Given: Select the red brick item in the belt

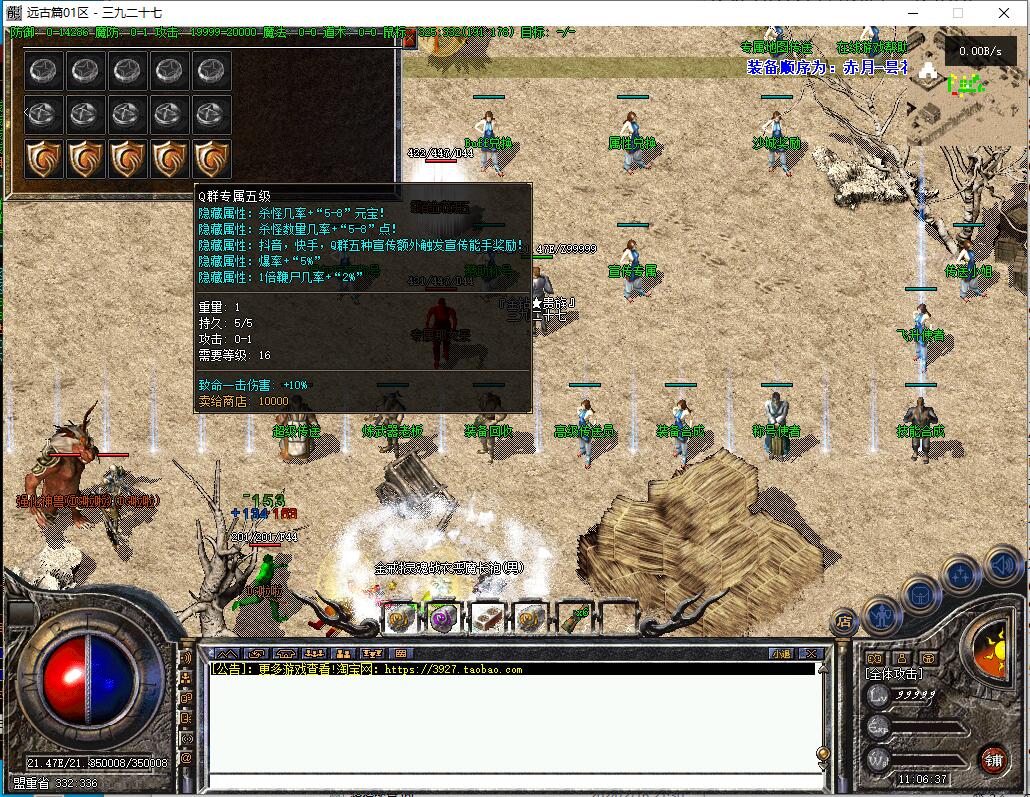Looking at the screenshot, I should click(487, 618).
